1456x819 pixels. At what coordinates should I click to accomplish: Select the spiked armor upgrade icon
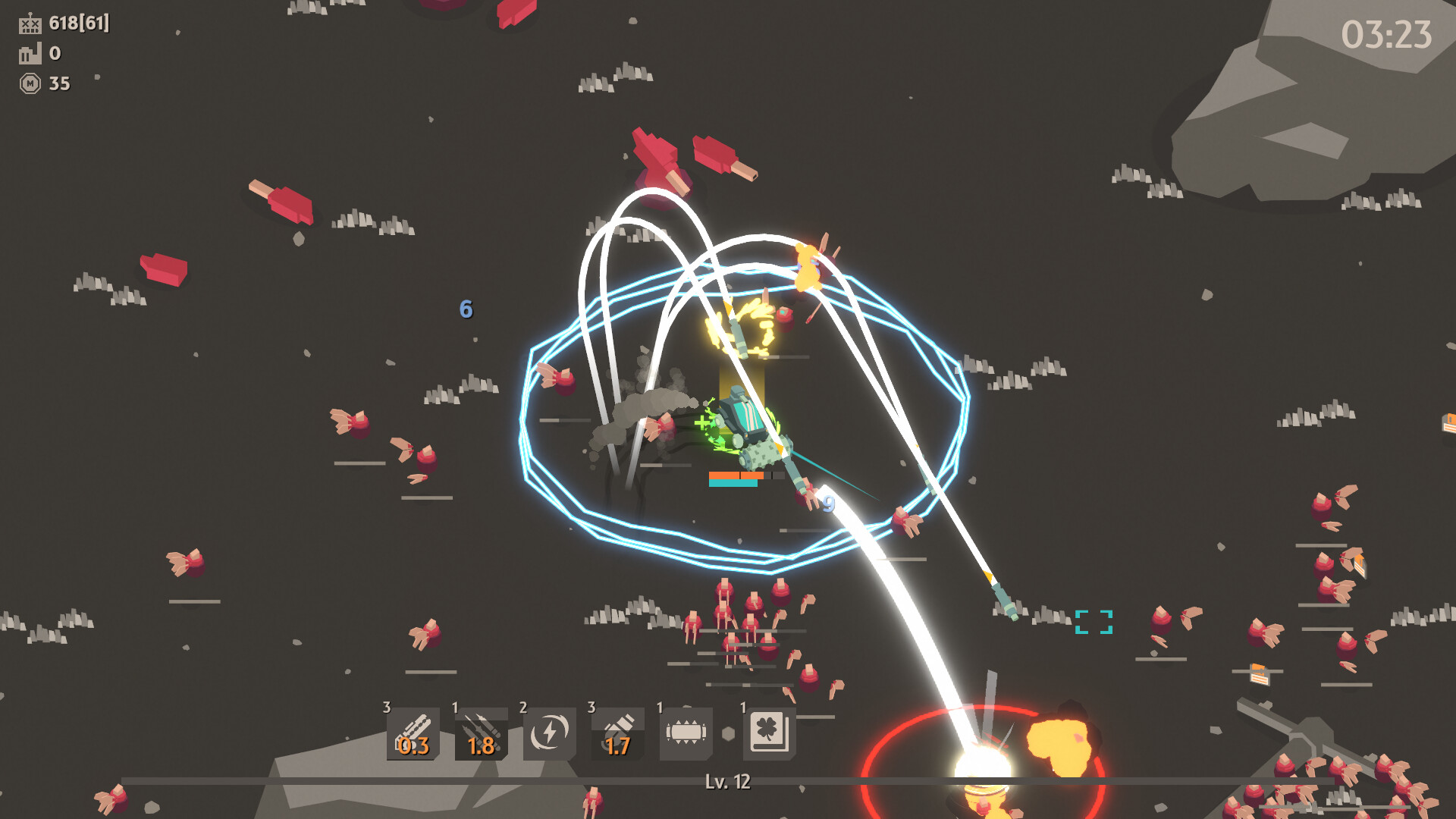(x=686, y=733)
